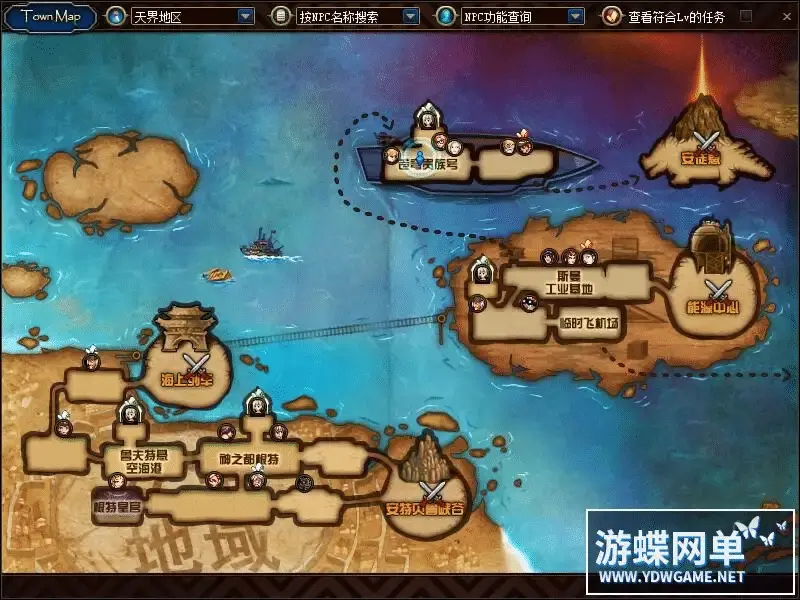Select the 根特皇宫 area
This screenshot has width=800, height=600.
[x=118, y=506]
